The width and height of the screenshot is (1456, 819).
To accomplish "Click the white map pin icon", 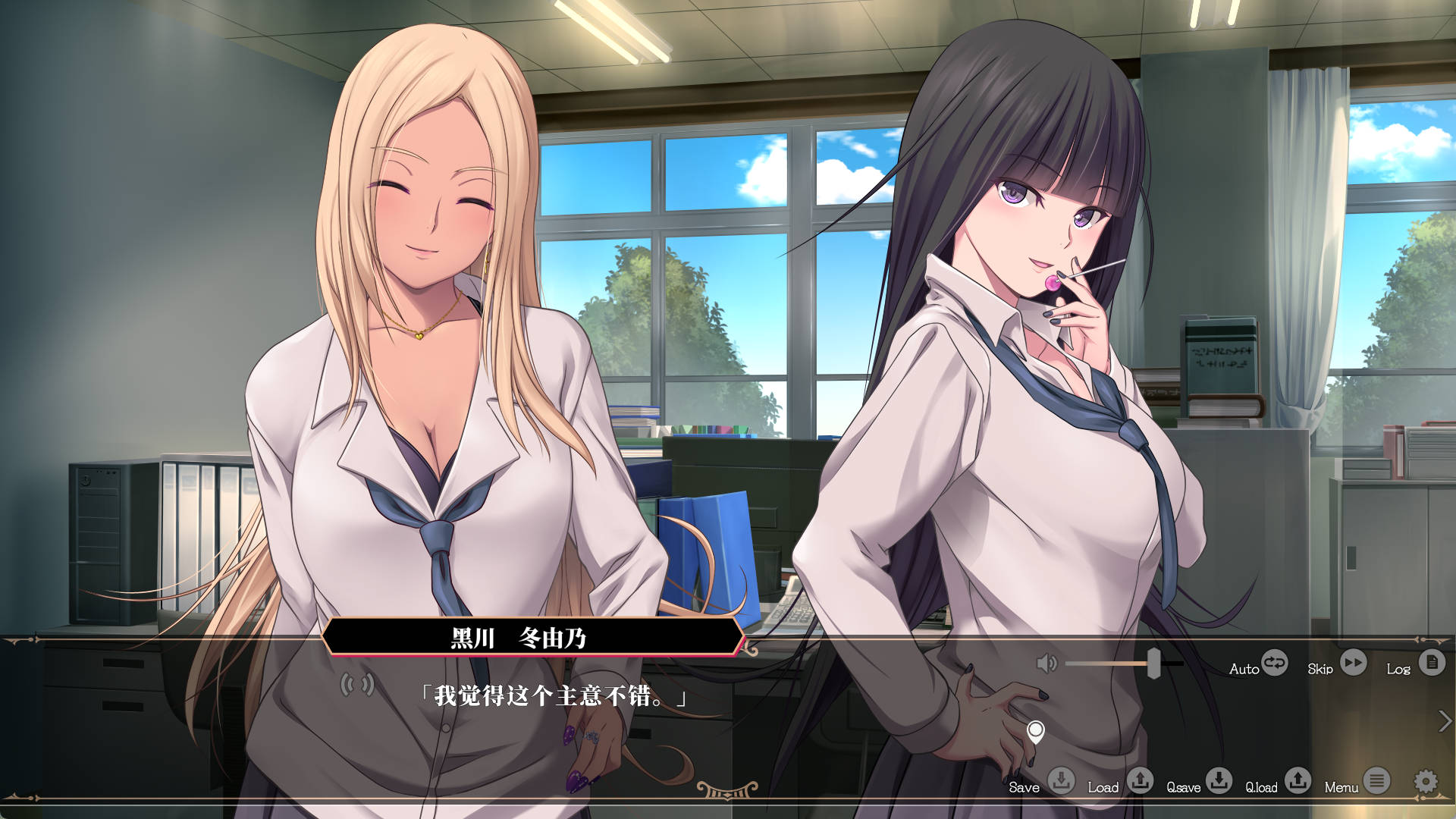I will coord(1035,732).
